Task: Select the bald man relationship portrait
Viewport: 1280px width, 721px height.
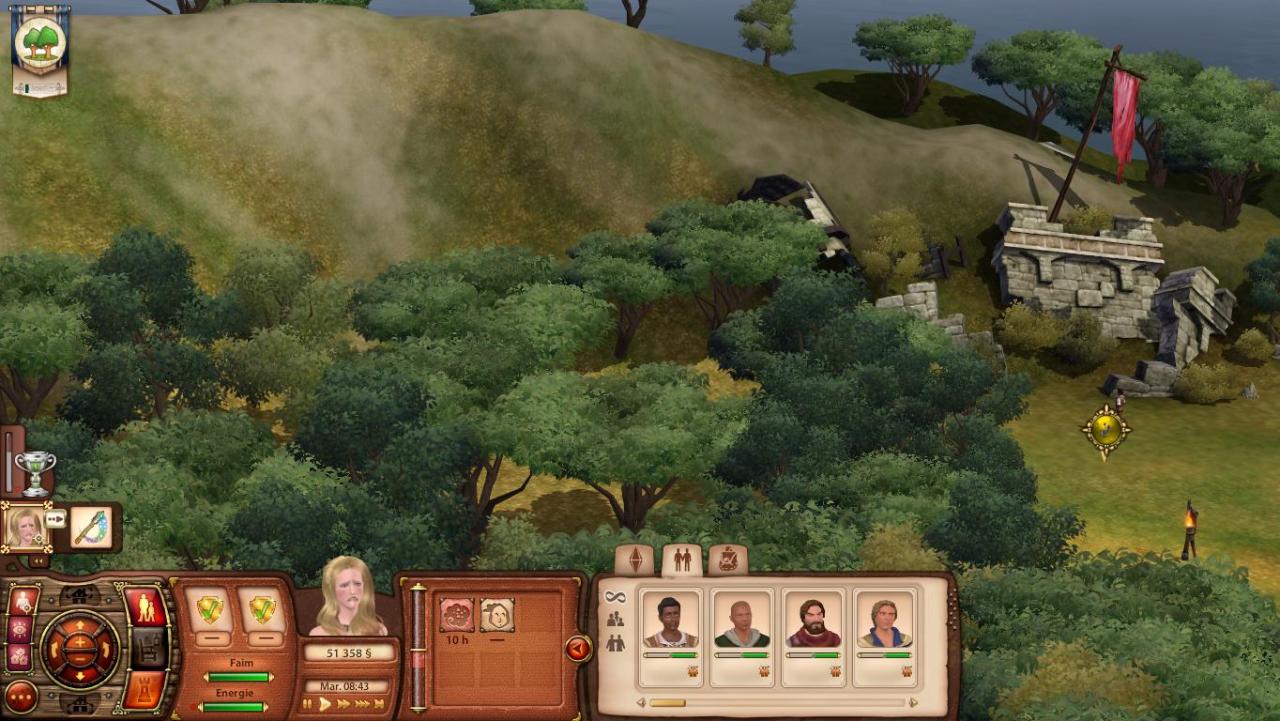Action: click(741, 624)
